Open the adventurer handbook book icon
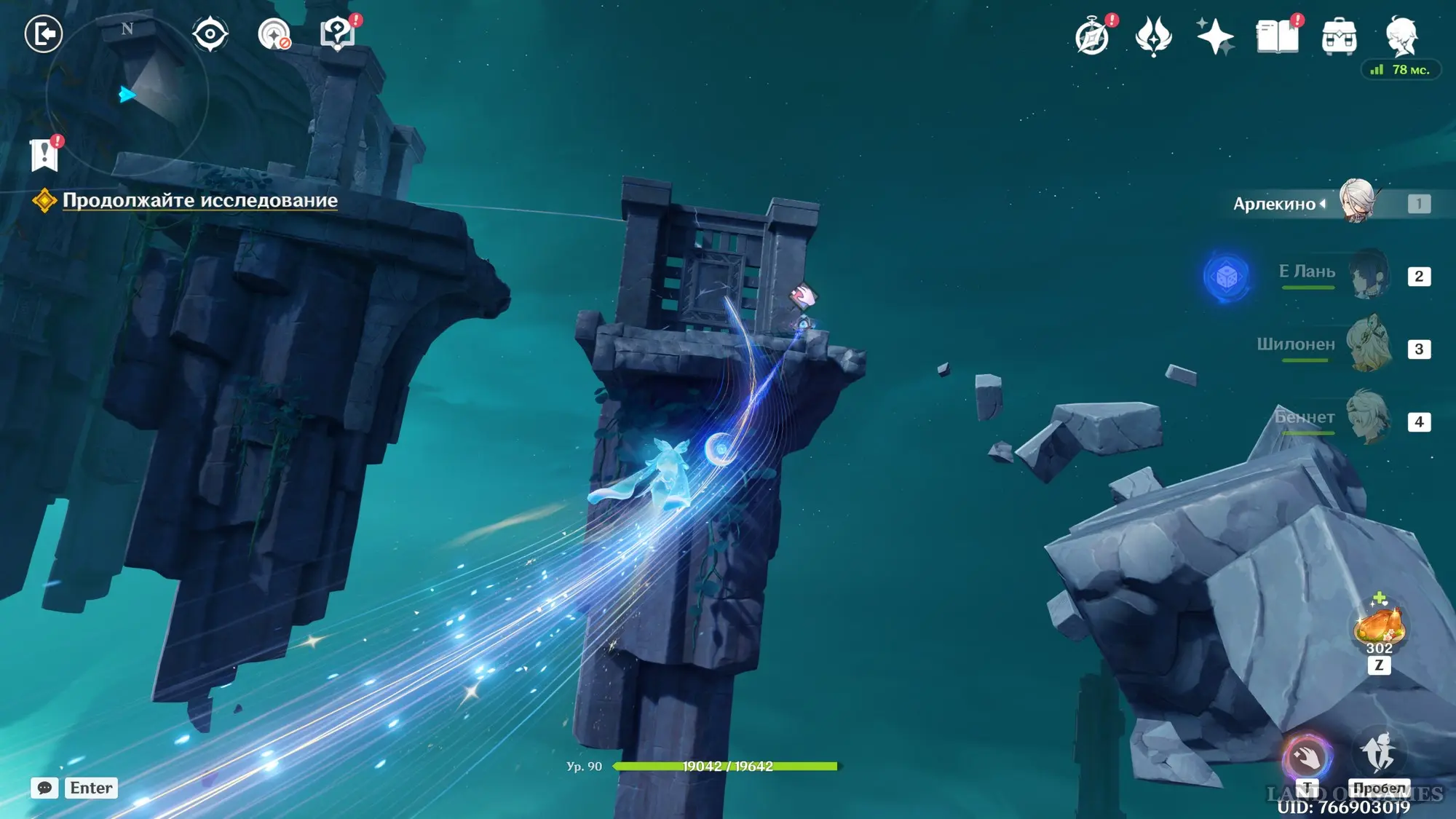Screen dimensions: 1456x819 pyautogui.click(x=1278, y=36)
